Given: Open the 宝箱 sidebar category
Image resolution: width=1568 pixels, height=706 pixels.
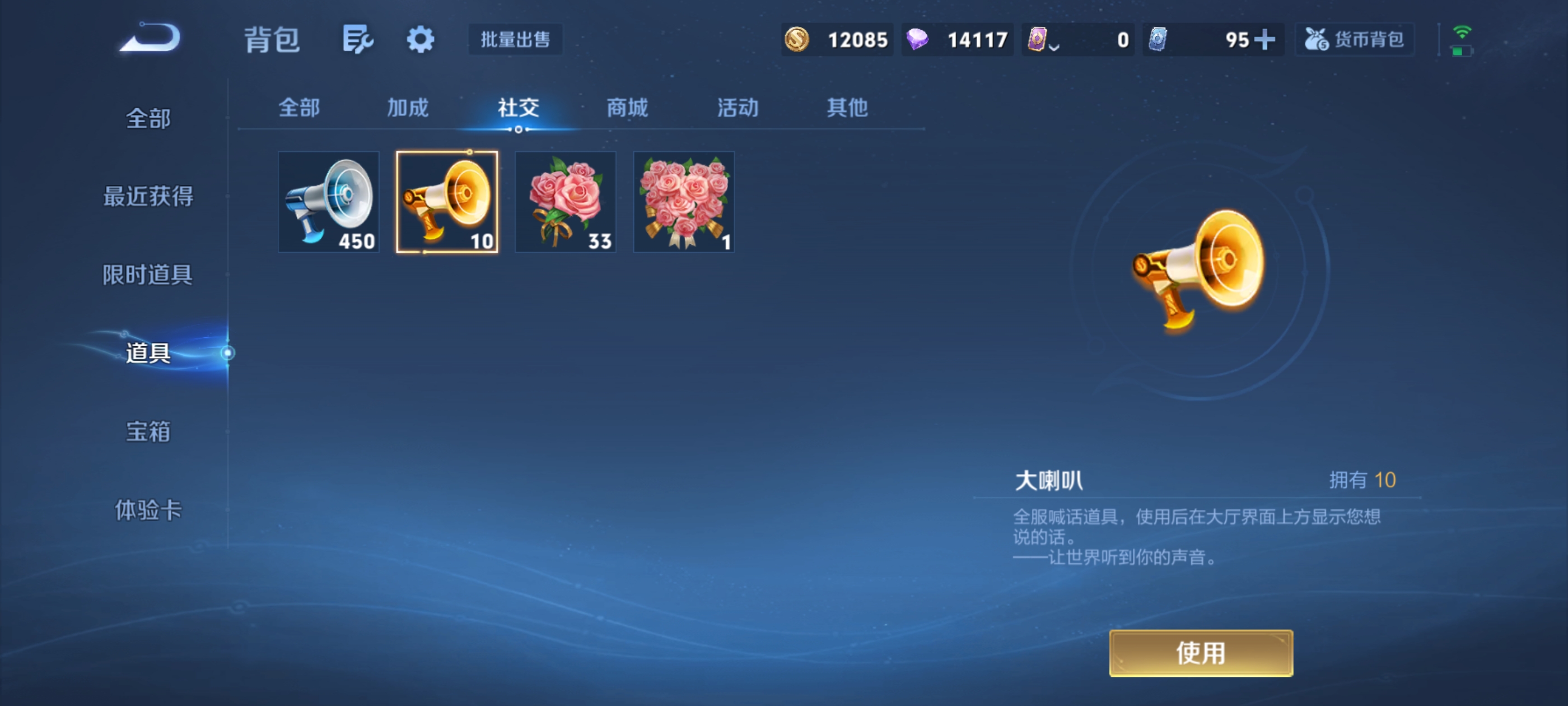Looking at the screenshot, I should pyautogui.click(x=148, y=430).
